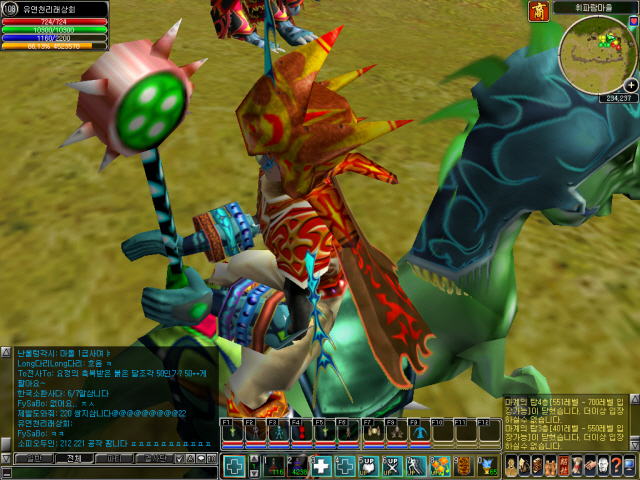Switch to the 일반 chat tab
The image size is (640, 480).
click(34, 458)
